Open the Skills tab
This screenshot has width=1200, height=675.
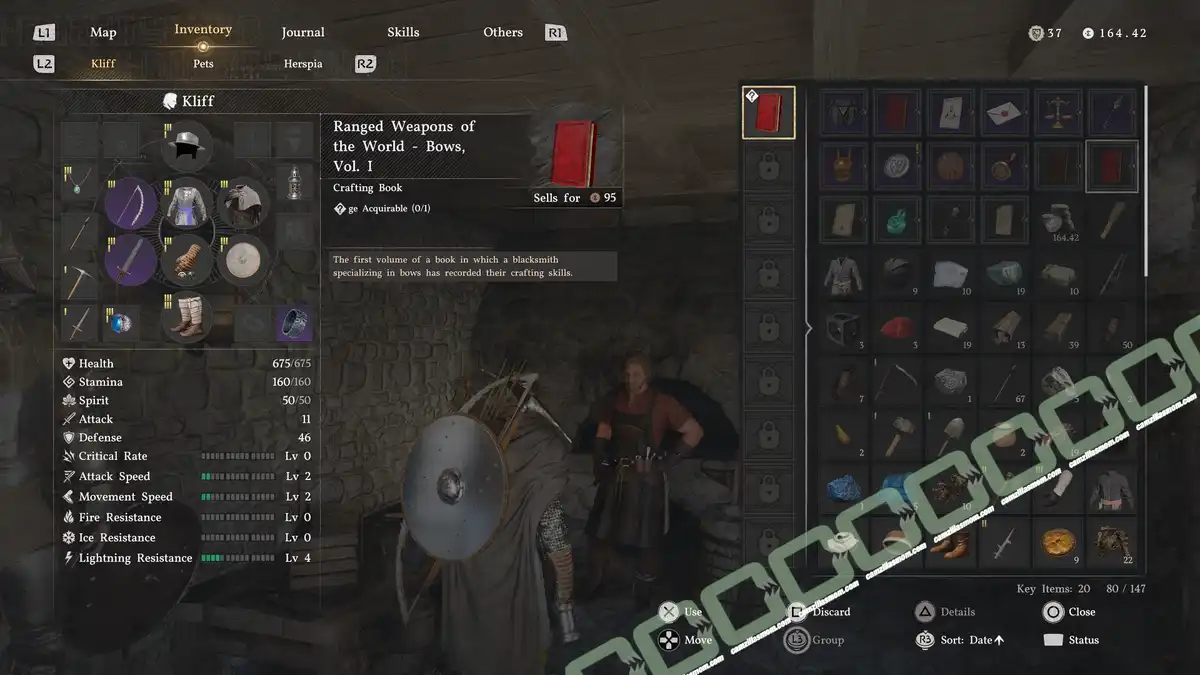(403, 32)
